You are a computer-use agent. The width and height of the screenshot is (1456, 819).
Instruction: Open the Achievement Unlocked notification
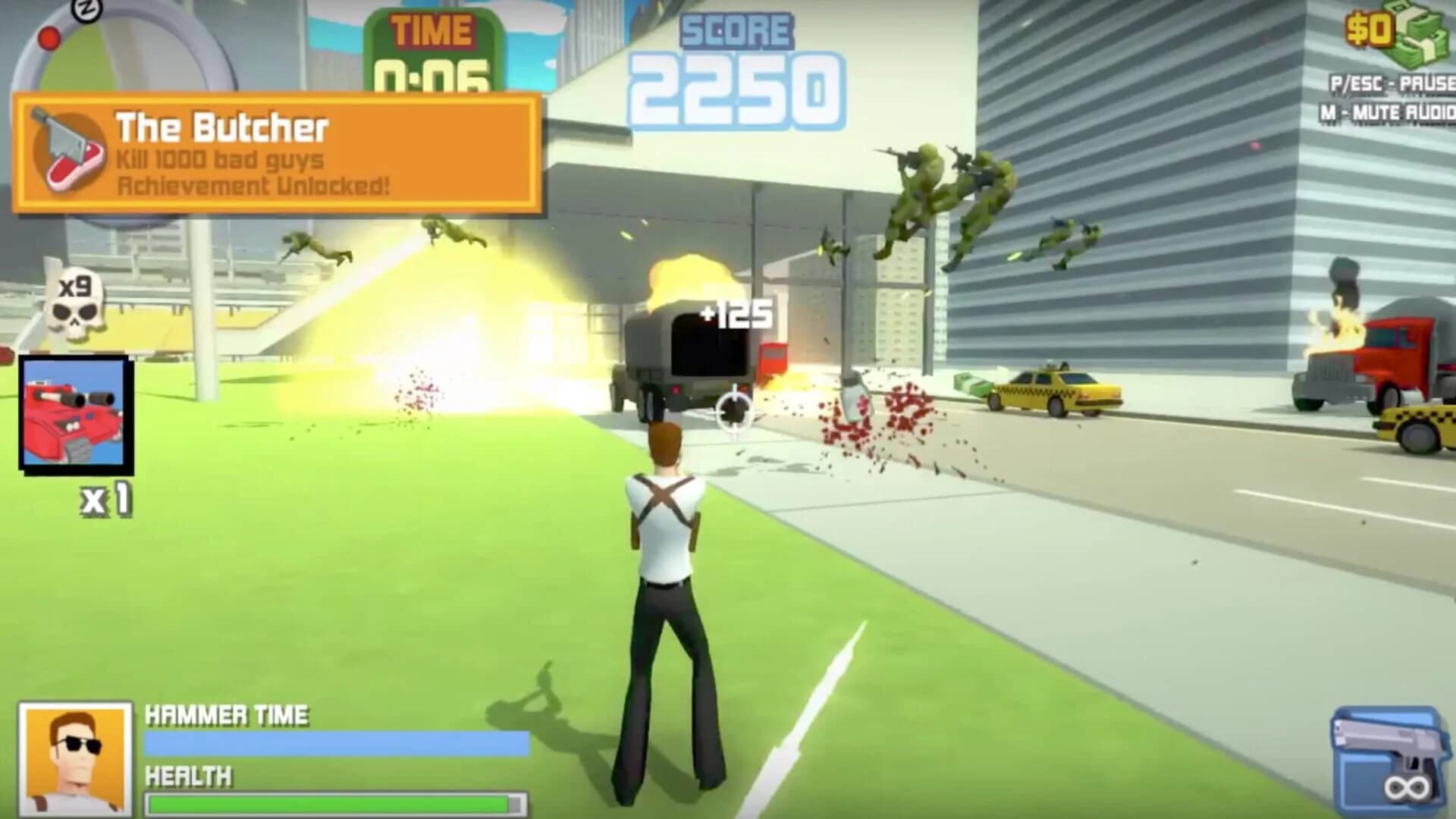[x=250, y=186]
